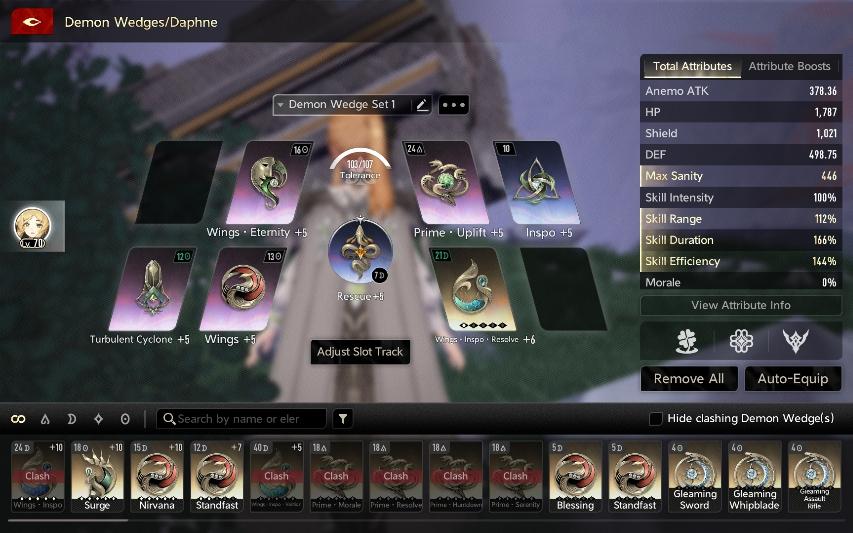The width and height of the screenshot is (853, 533).
Task: Select the Gleaming Whipblade wedge card
Action: click(x=754, y=476)
